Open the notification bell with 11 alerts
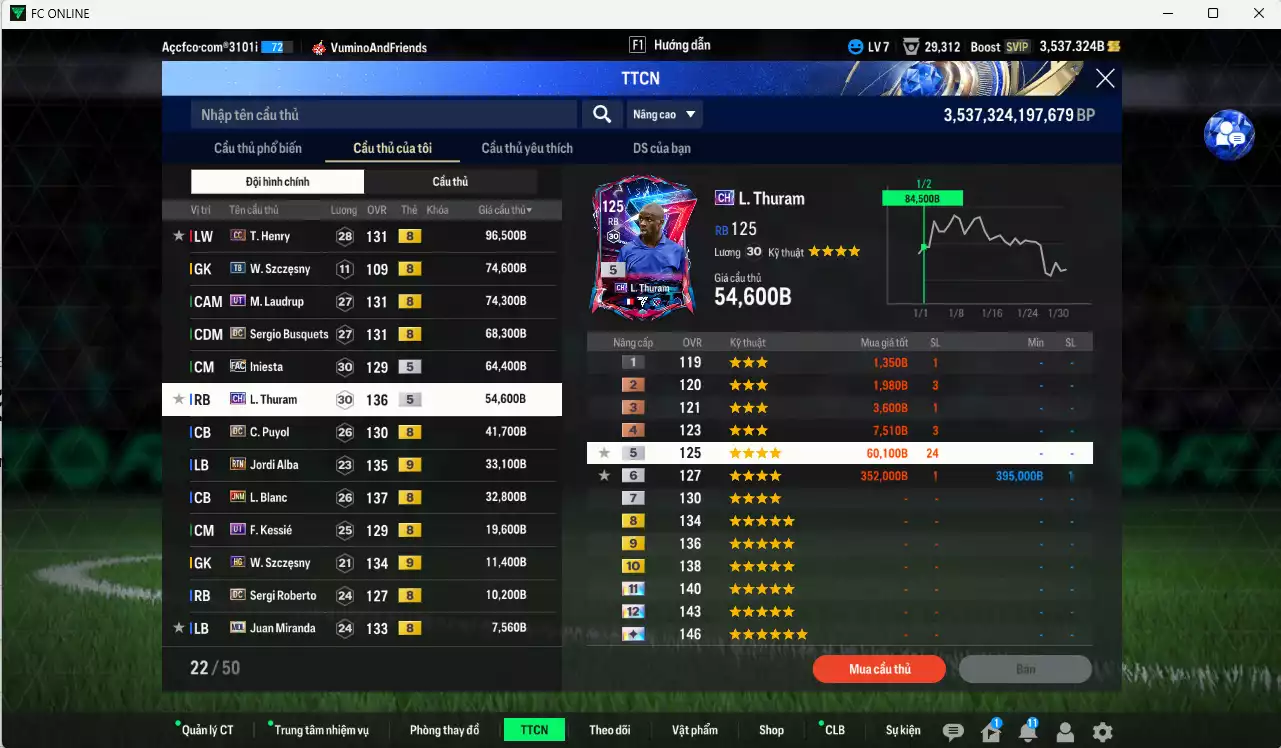 (1027, 732)
